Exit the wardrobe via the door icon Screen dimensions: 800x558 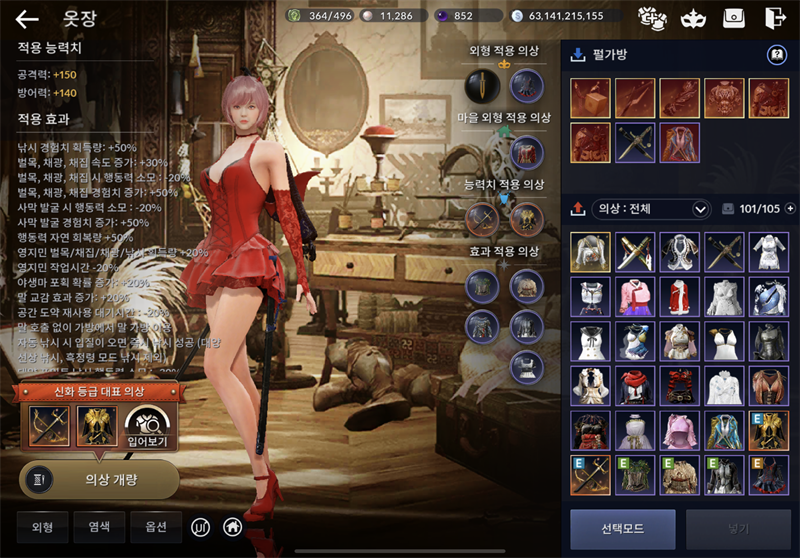(773, 17)
